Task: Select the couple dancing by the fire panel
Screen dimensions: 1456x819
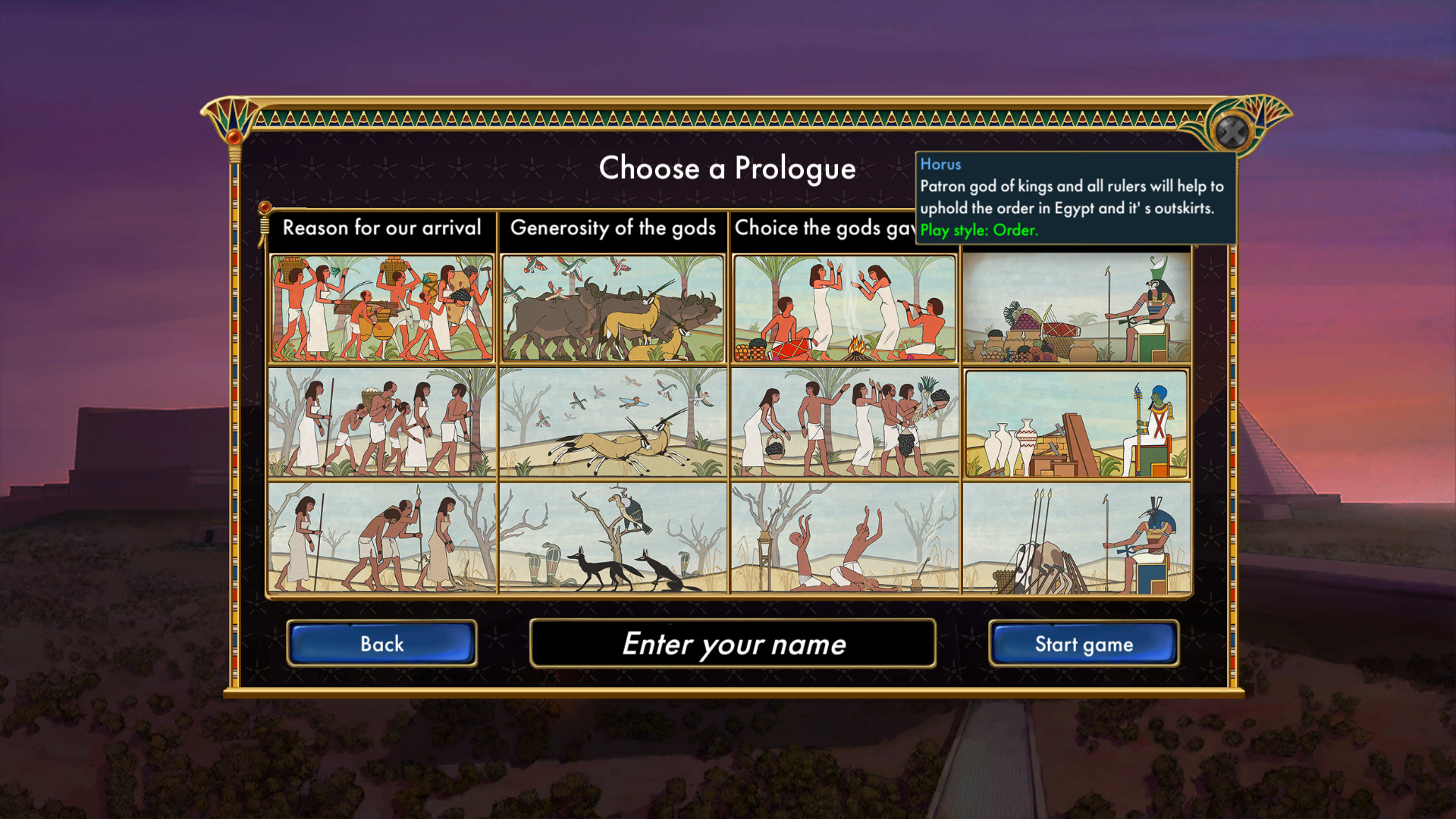Action: pyautogui.click(x=844, y=307)
